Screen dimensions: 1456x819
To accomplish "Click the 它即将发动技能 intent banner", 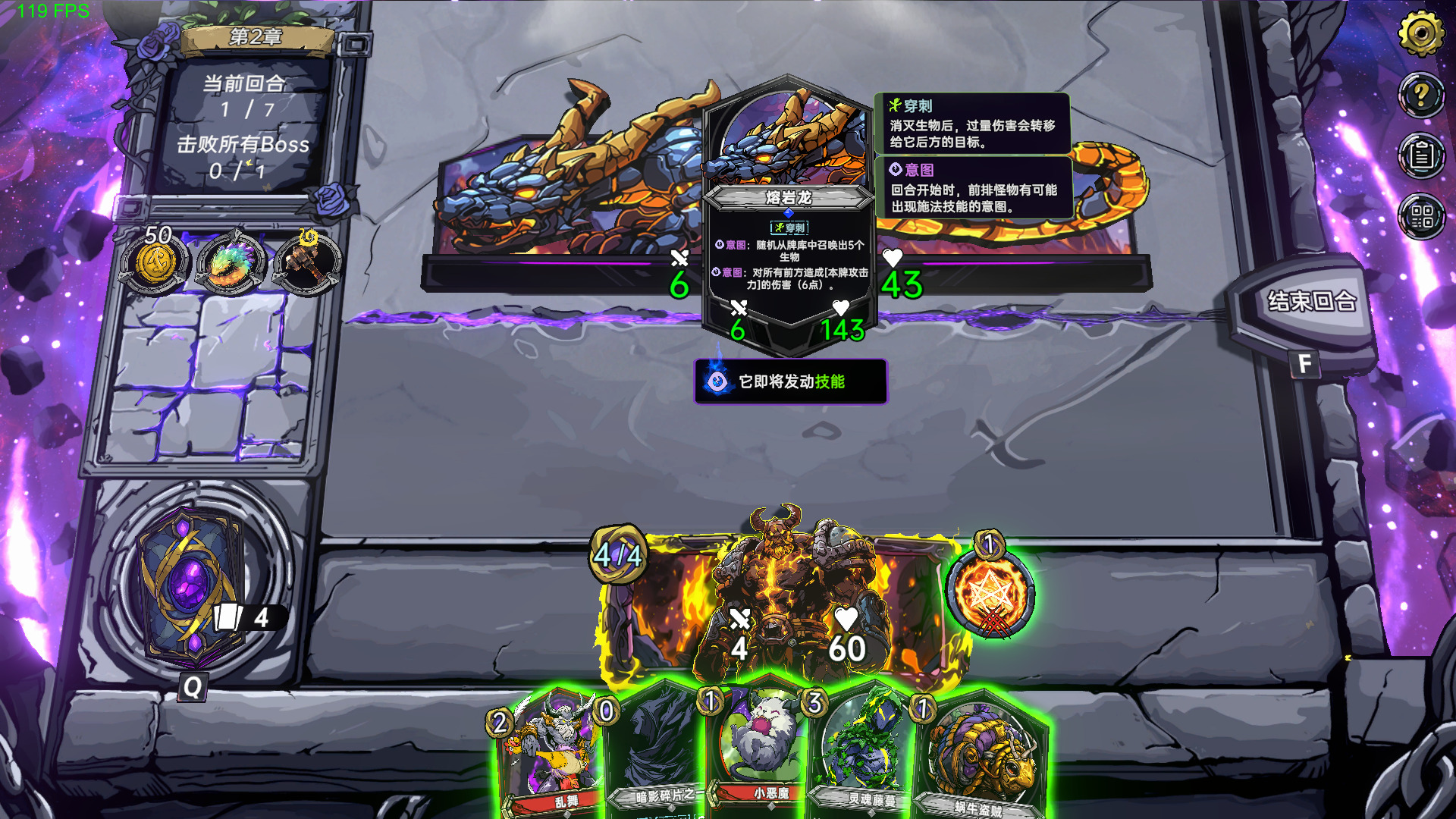I will click(790, 381).
